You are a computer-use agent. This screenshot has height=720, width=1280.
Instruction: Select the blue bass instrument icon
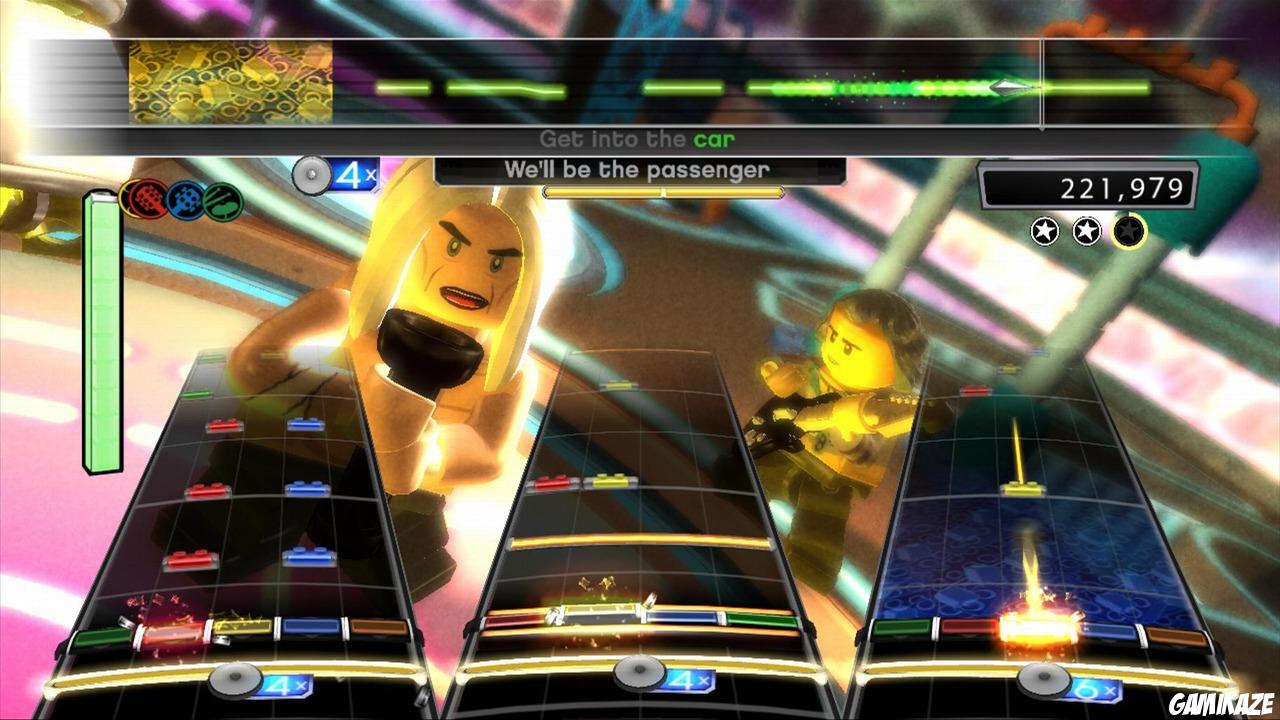(x=185, y=201)
